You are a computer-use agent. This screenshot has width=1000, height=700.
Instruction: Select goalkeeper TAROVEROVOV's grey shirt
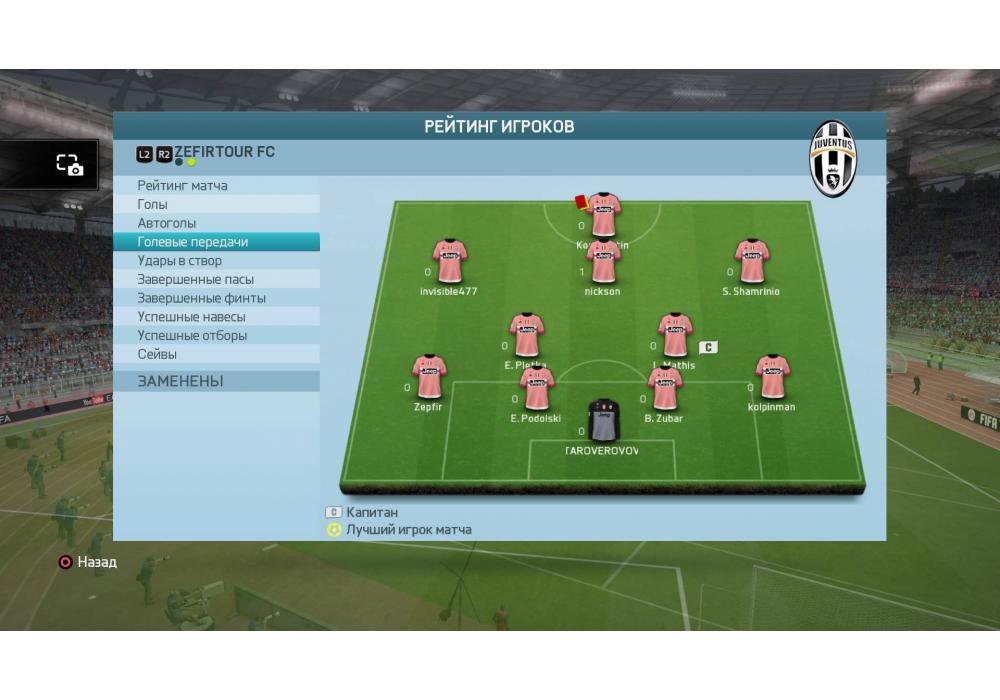coord(603,421)
